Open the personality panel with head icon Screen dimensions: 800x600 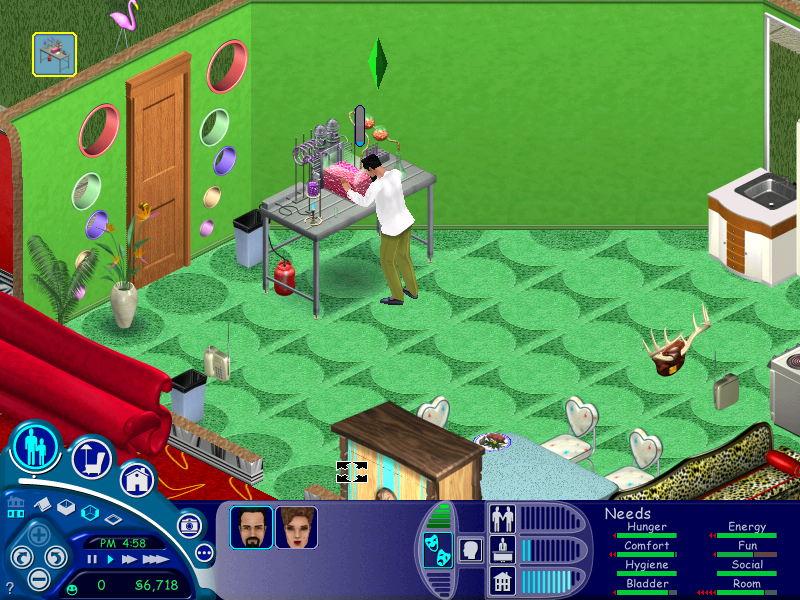pyautogui.click(x=469, y=550)
